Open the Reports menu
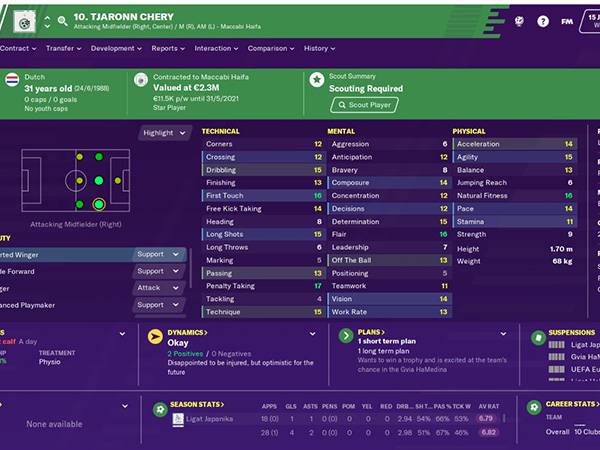 [167, 48]
